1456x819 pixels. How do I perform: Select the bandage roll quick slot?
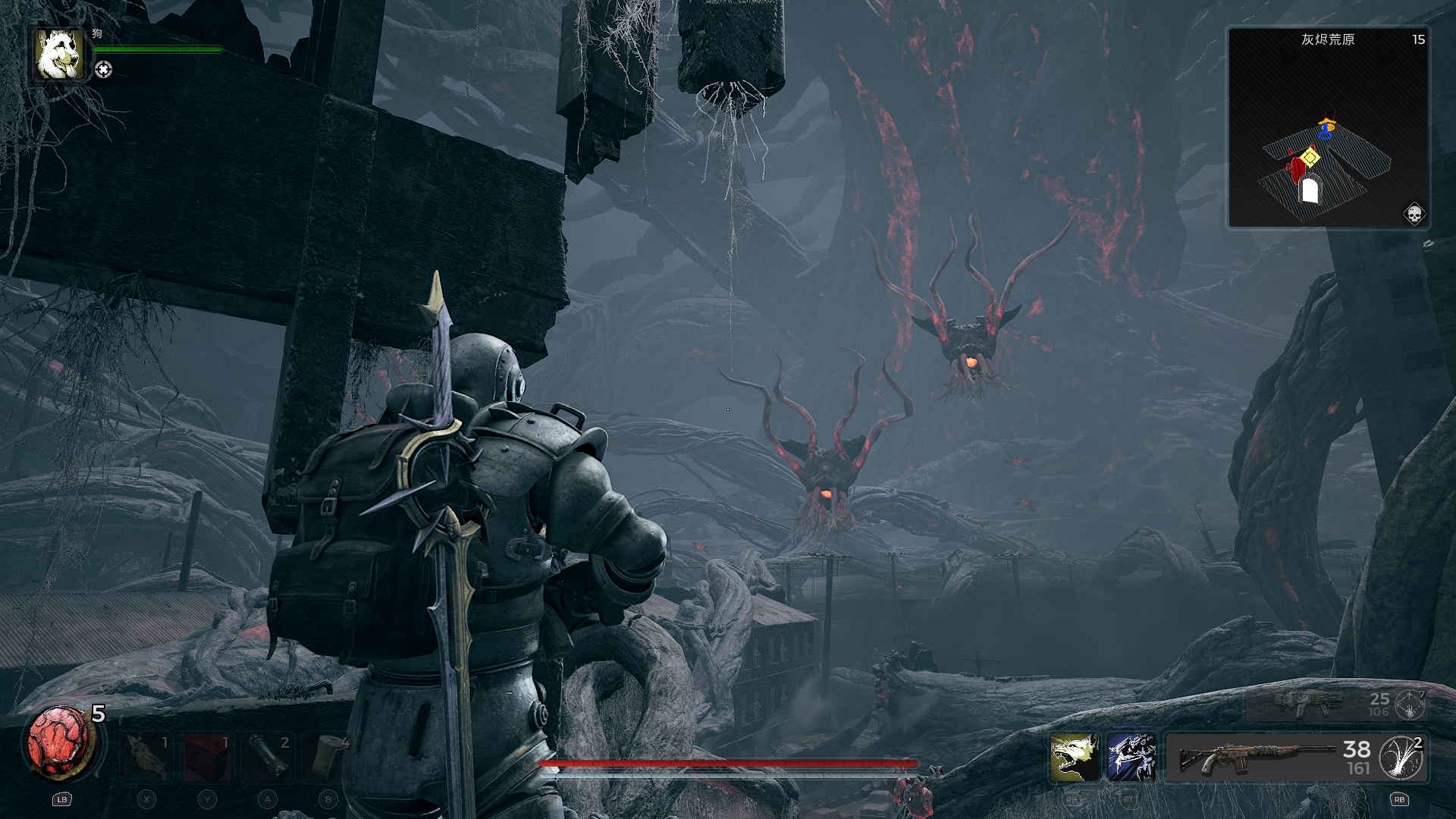(x=328, y=757)
